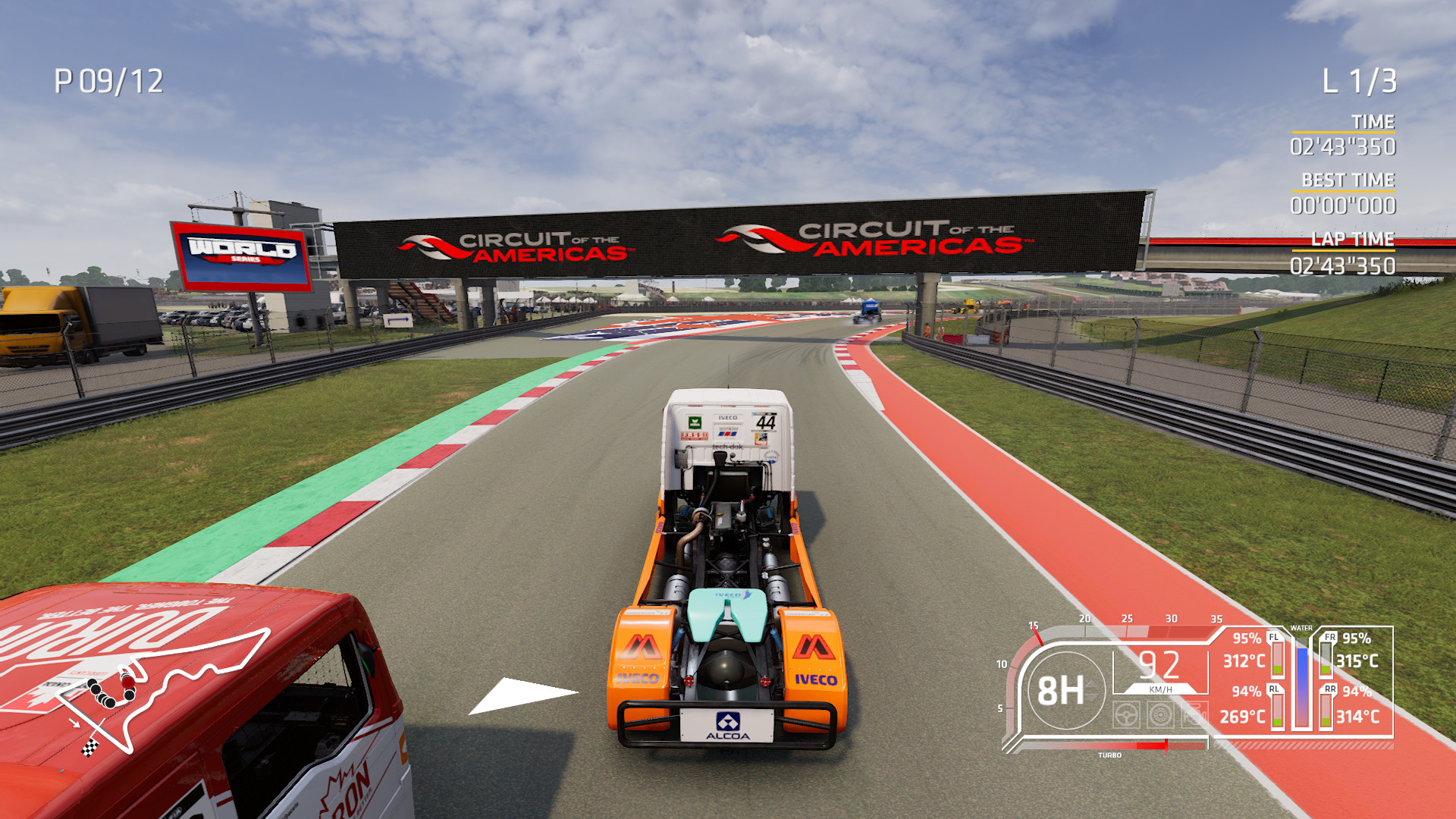Click the BEST TIME display
Viewport: 1456px width, 819px height.
click(1349, 192)
